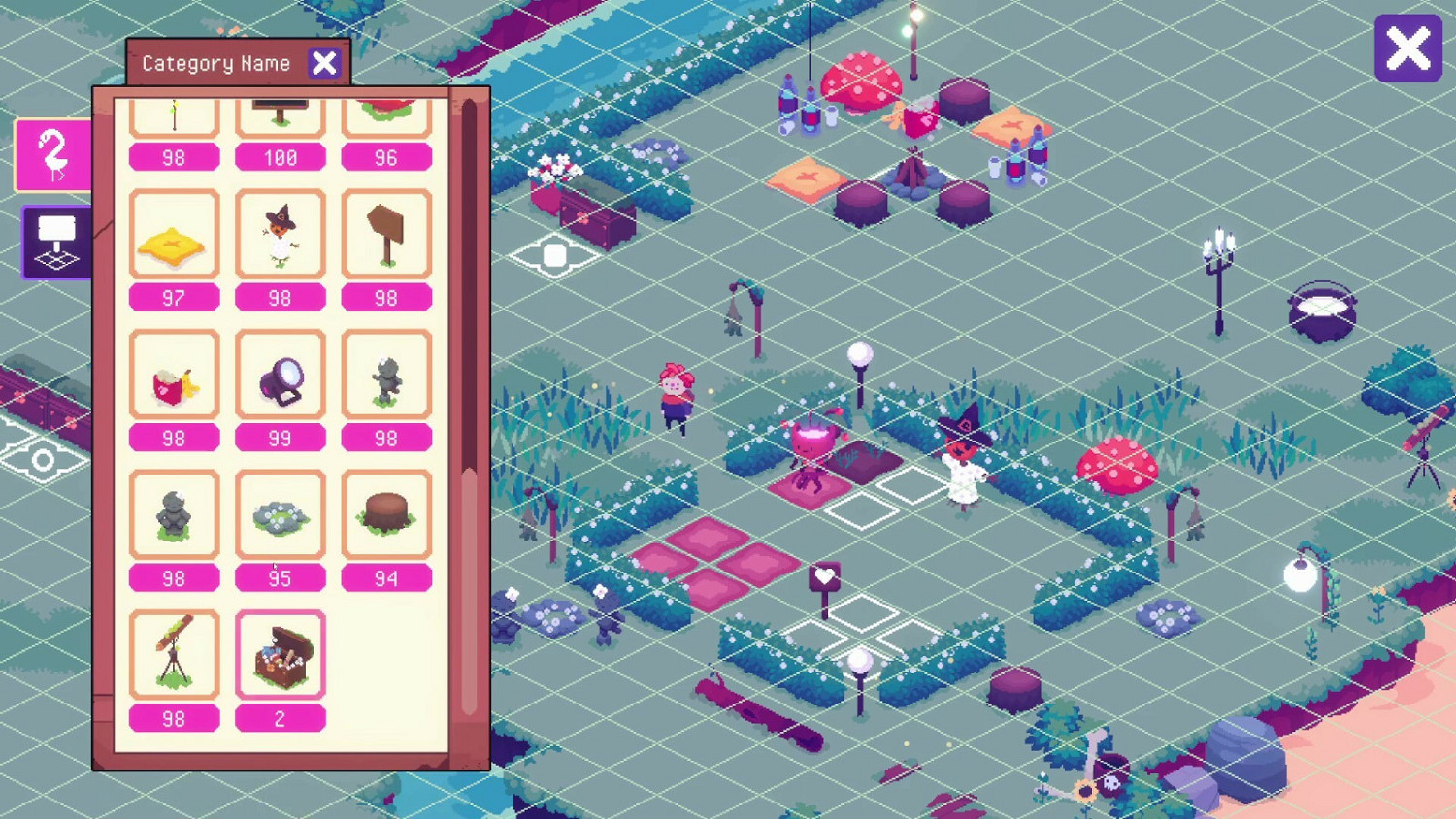Select the tree stump item
The width and height of the screenshot is (1456, 819).
pyautogui.click(x=386, y=513)
